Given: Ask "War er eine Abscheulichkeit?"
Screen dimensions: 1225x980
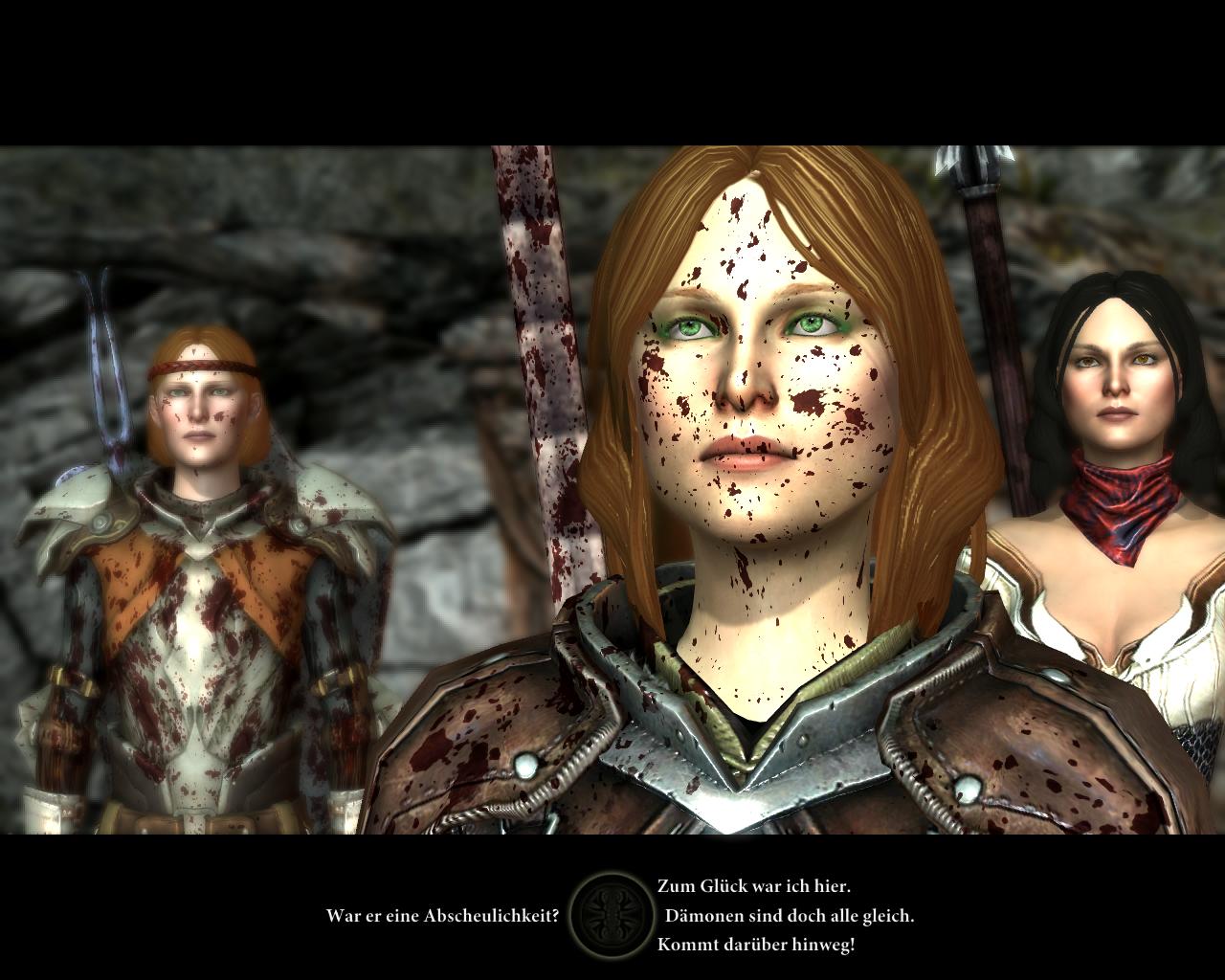Looking at the screenshot, I should 442,916.
